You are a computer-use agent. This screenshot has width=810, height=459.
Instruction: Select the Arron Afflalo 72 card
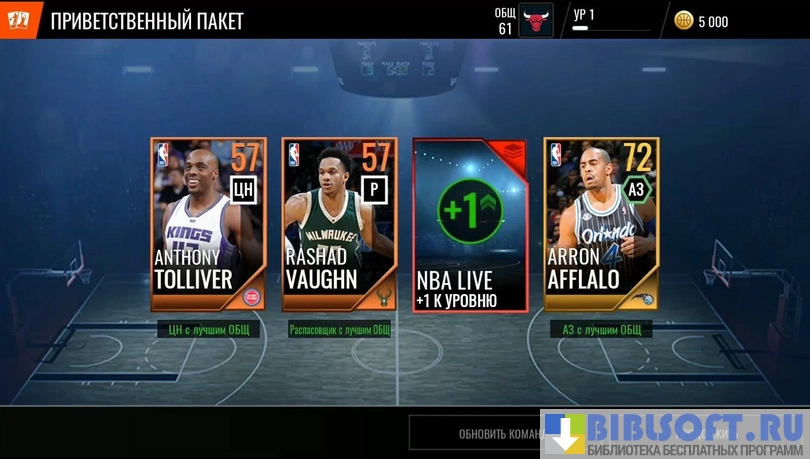point(601,225)
